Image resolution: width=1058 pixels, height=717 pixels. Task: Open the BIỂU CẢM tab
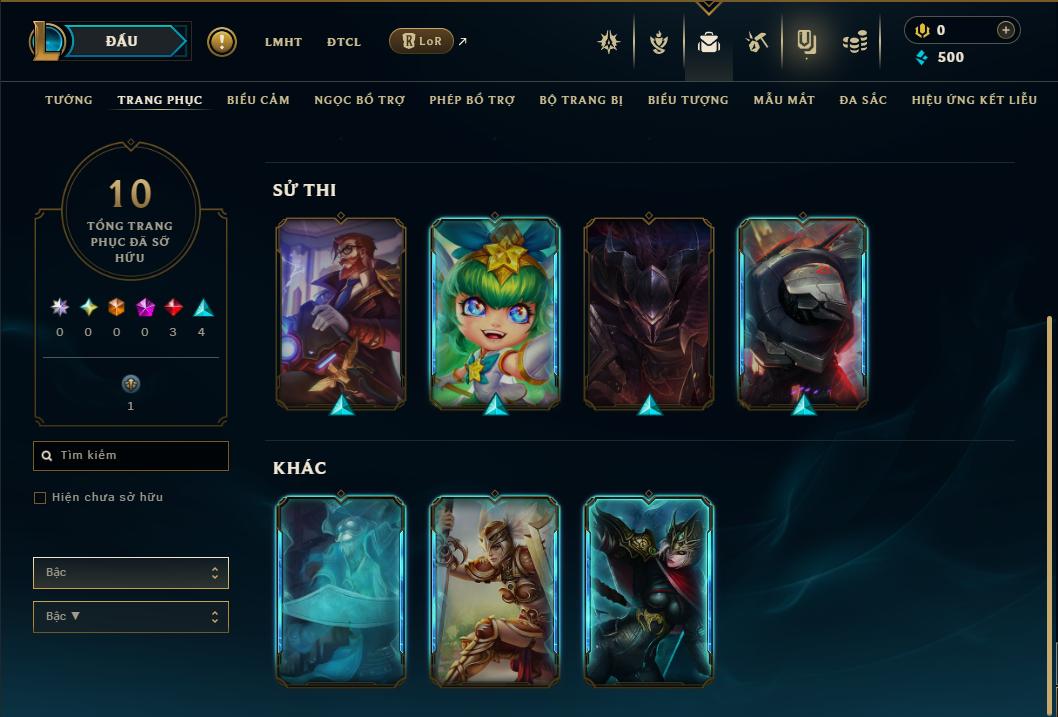point(258,100)
